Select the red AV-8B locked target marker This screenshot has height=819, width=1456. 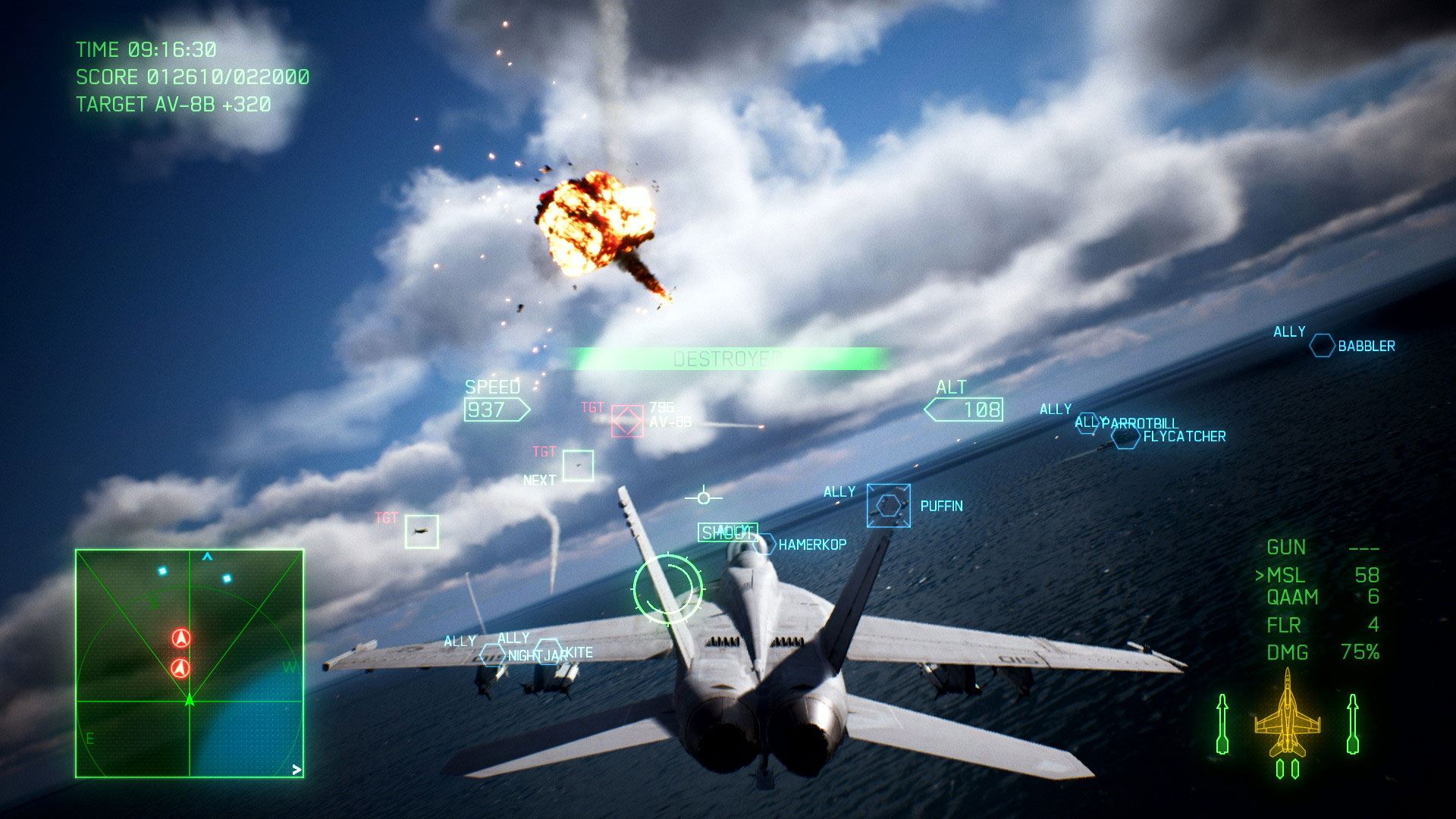coord(627,421)
